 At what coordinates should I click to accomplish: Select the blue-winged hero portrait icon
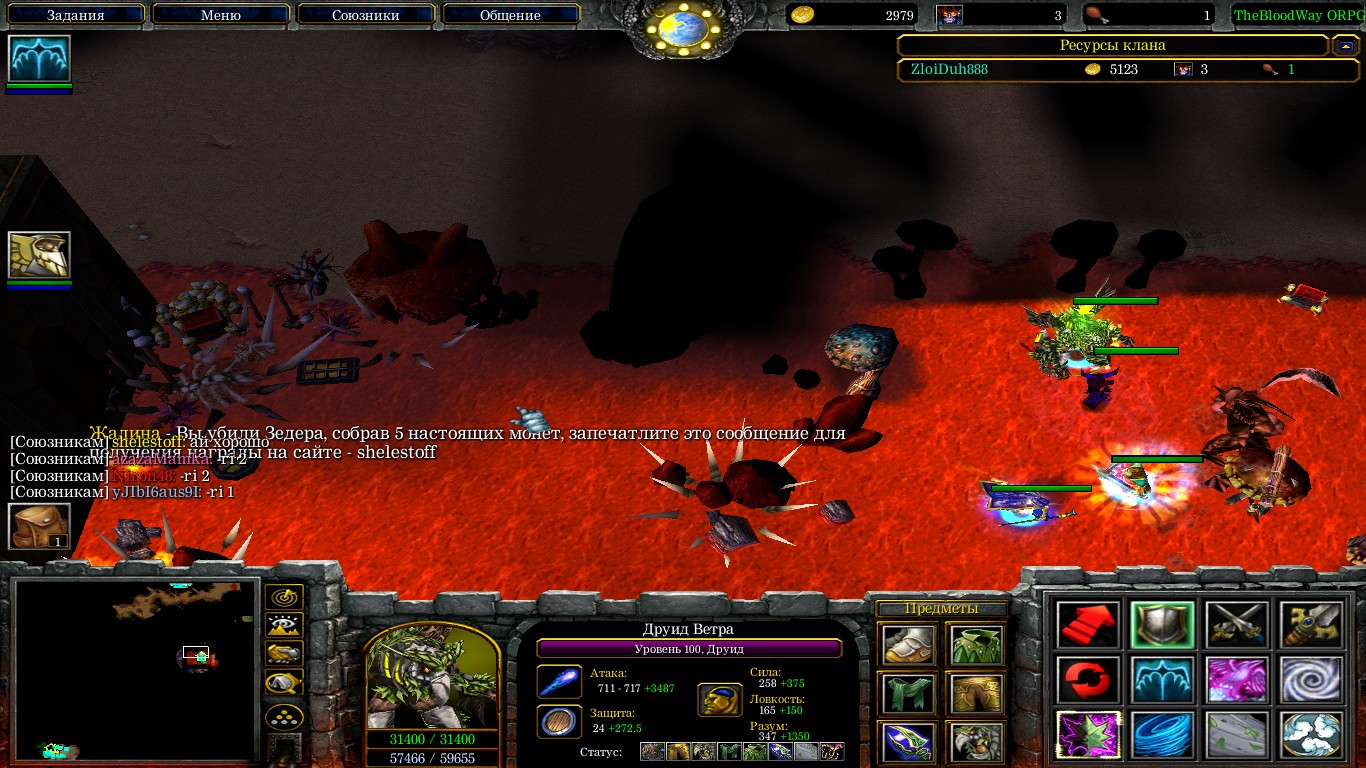[39, 58]
